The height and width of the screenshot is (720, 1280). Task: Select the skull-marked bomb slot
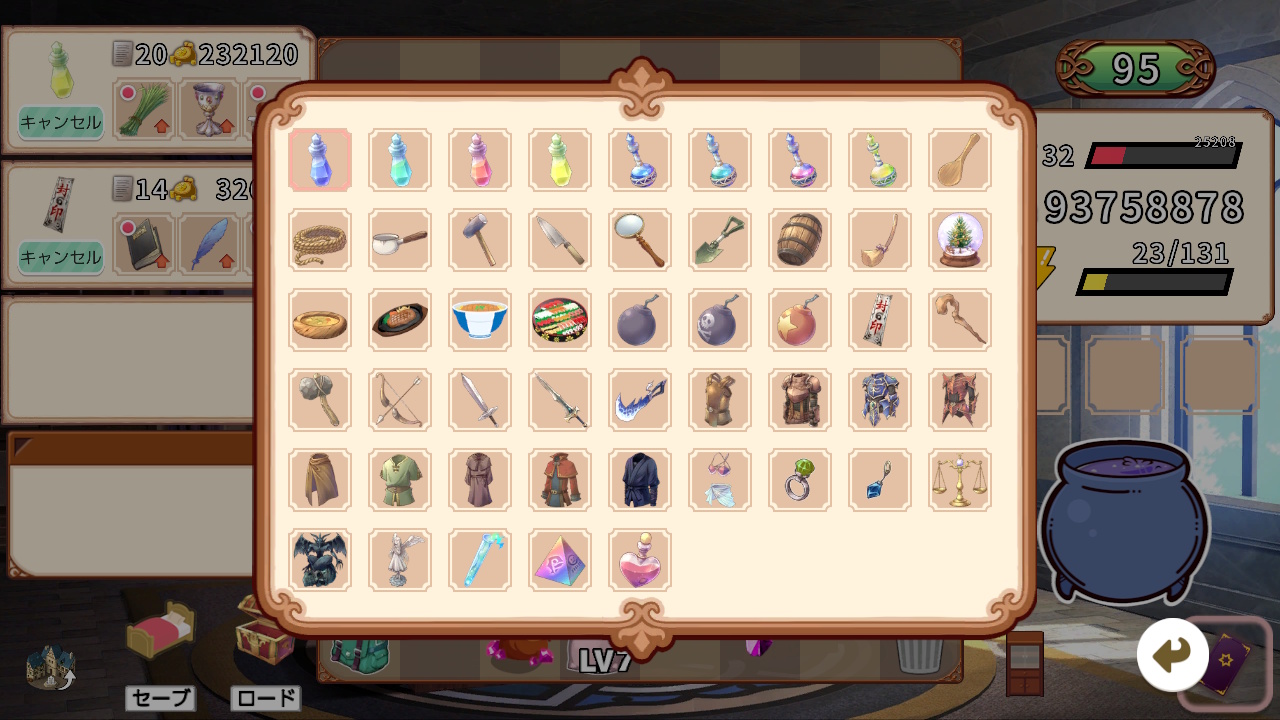point(720,320)
